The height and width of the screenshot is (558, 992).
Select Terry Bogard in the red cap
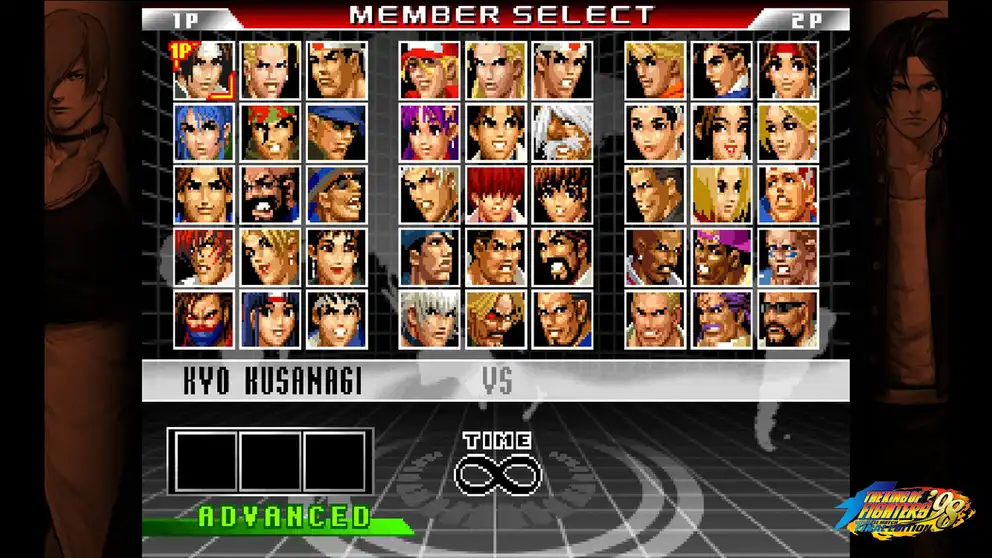point(430,70)
